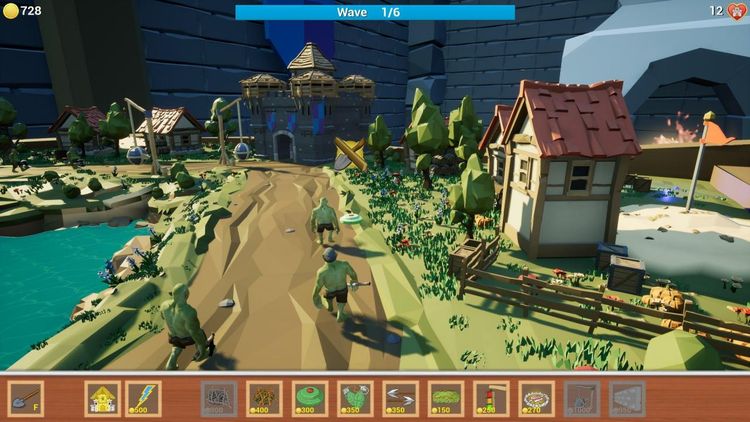Select the shovel tool slot
Viewport: 750px width, 422px height.
(x=26, y=398)
